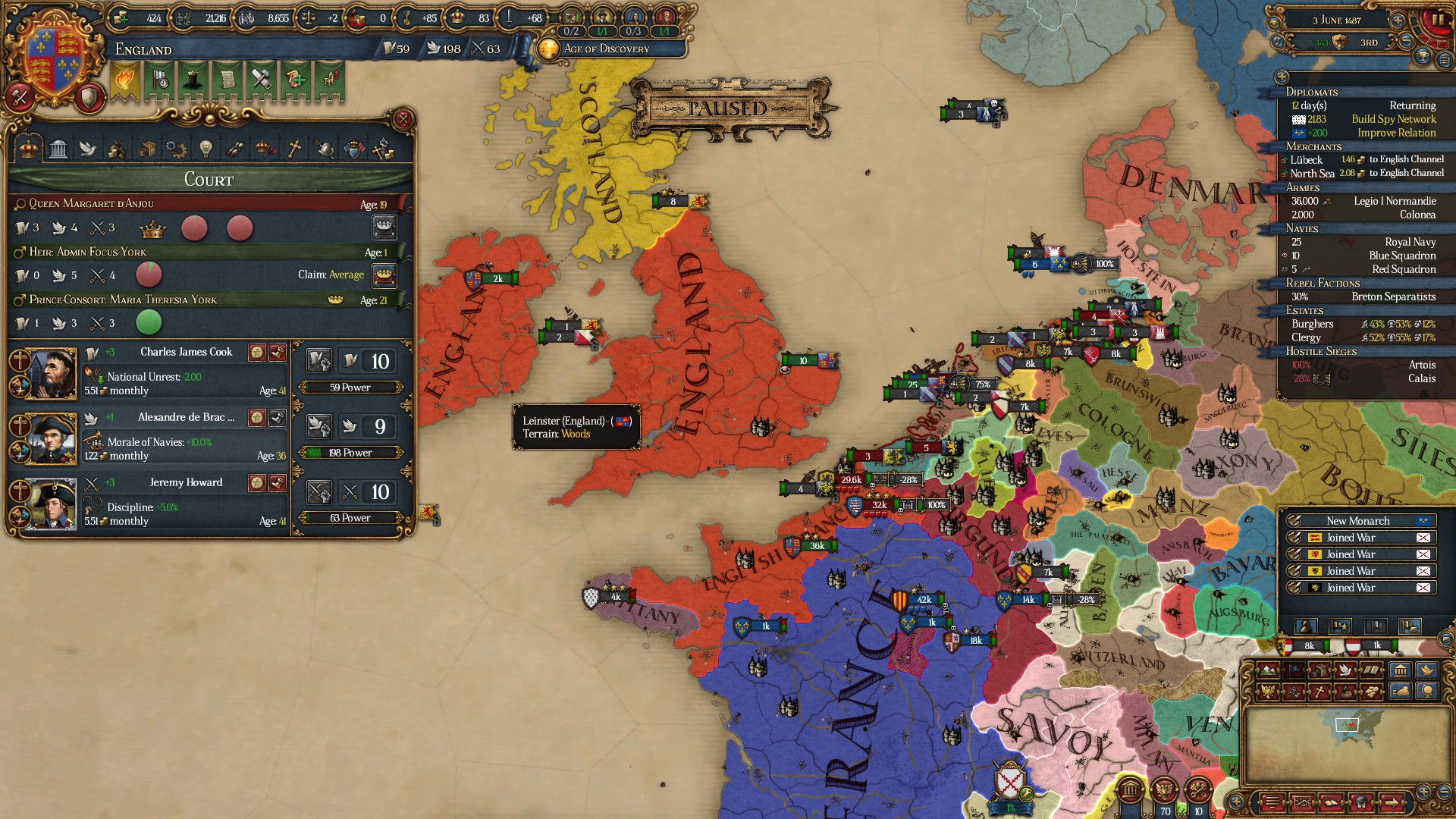Expand the outliner options with plus icon
The width and height of the screenshot is (1456, 819).
[1283, 77]
